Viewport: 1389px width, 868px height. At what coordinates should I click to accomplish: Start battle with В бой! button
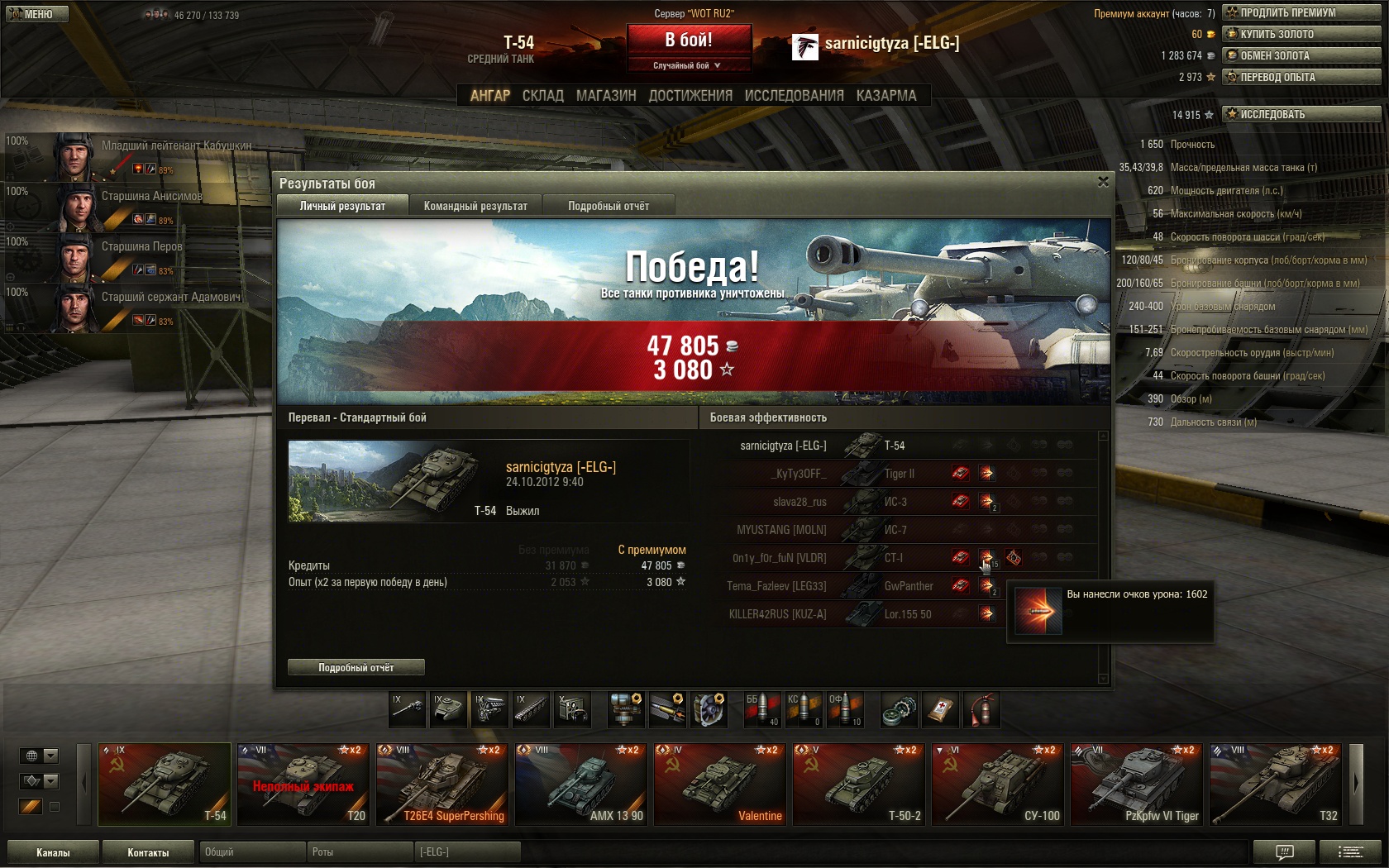pyautogui.click(x=689, y=40)
